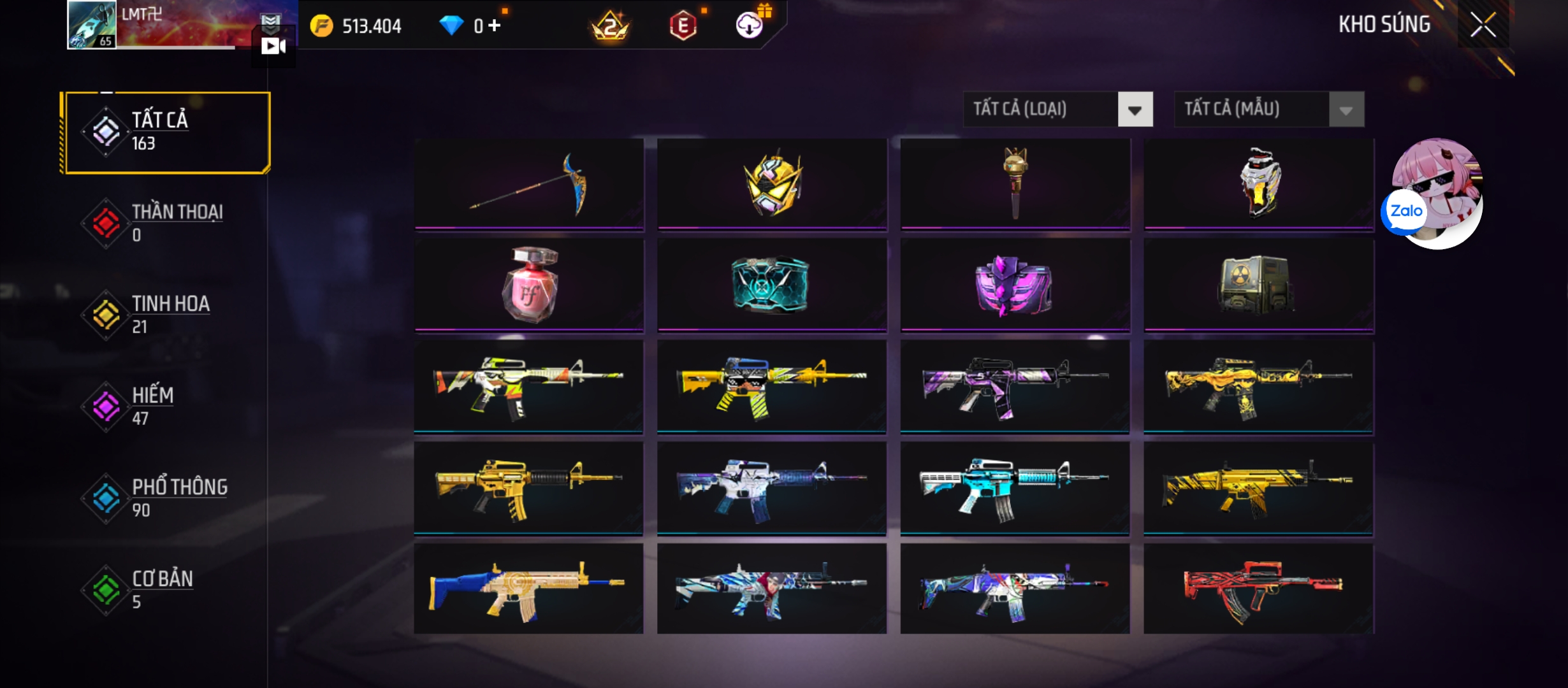Switch to the Phổ Thông tab
This screenshot has height=688, width=1568.
pos(167,498)
